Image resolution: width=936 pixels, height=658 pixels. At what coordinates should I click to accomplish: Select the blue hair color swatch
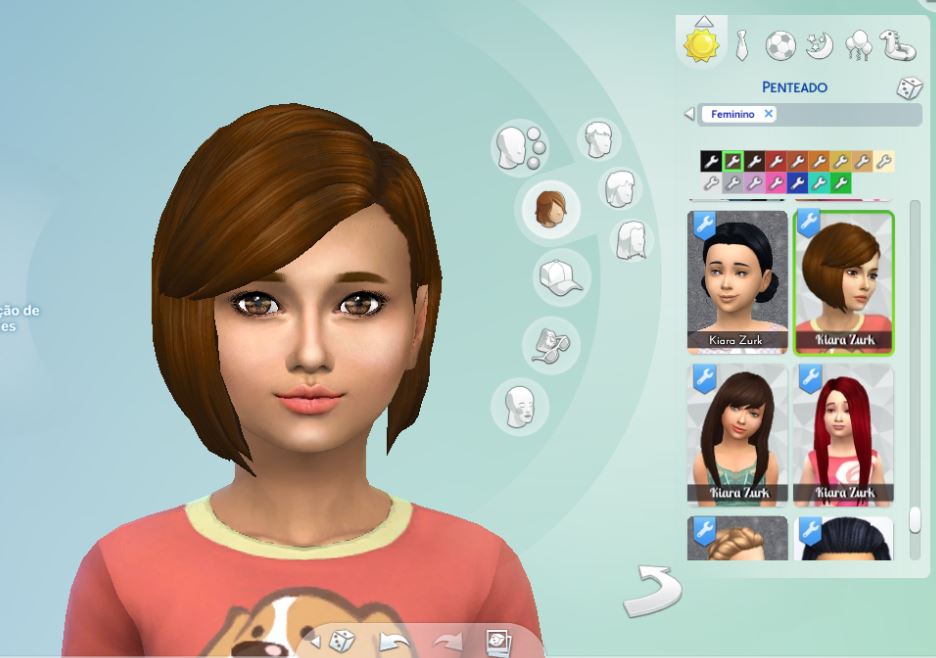point(797,183)
